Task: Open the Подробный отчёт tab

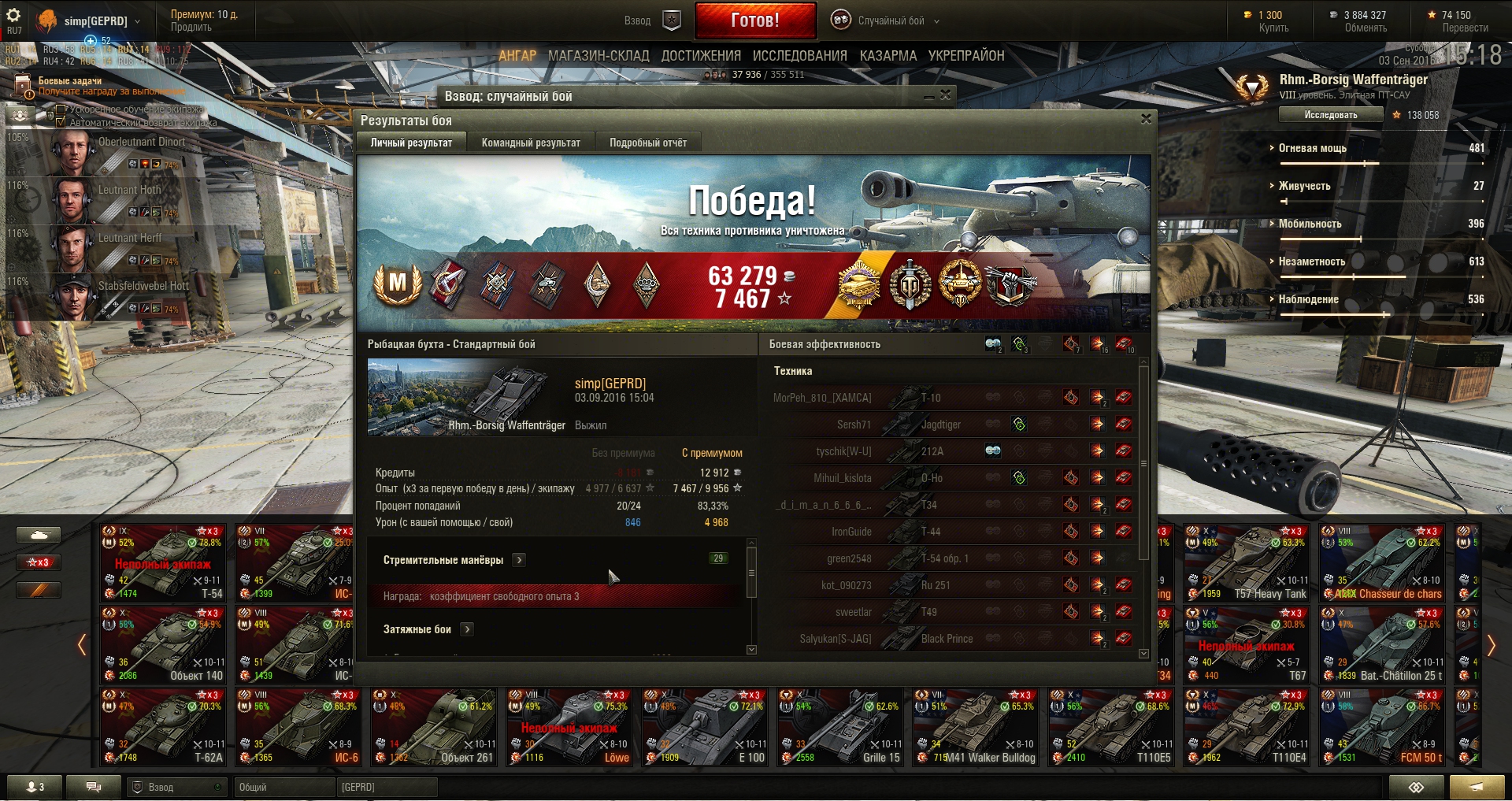Action: [647, 143]
